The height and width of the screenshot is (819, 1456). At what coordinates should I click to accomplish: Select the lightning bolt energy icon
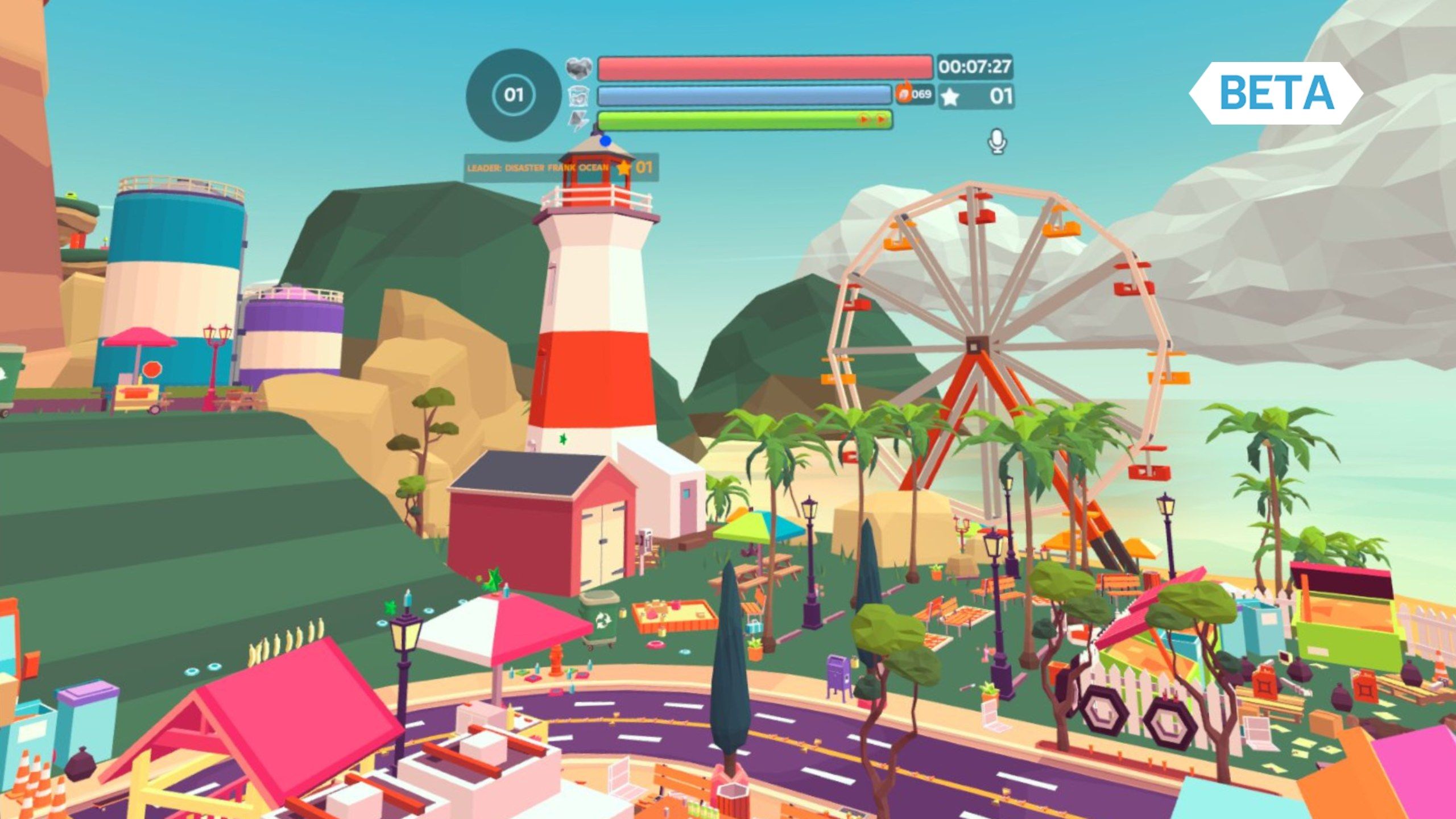click(x=579, y=120)
